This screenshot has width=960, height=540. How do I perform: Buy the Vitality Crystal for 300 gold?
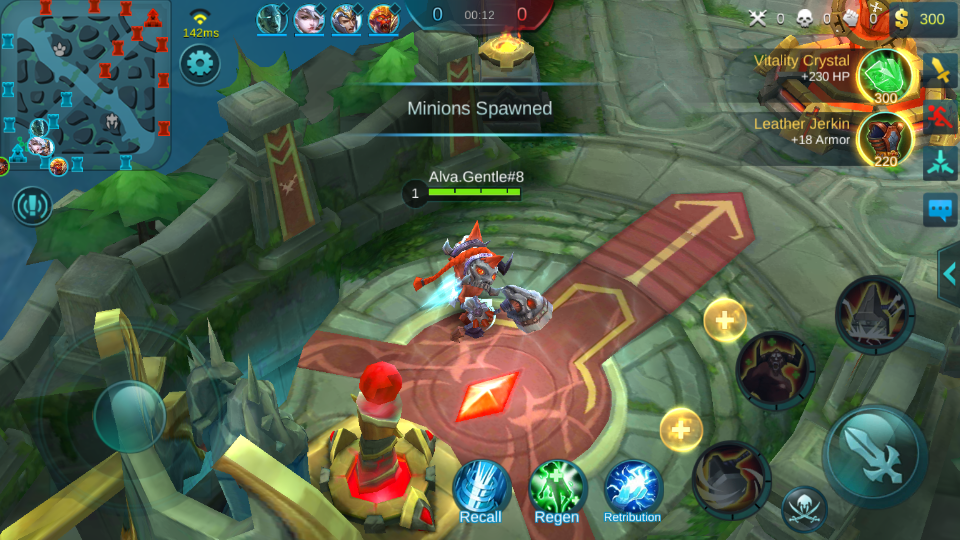(886, 75)
